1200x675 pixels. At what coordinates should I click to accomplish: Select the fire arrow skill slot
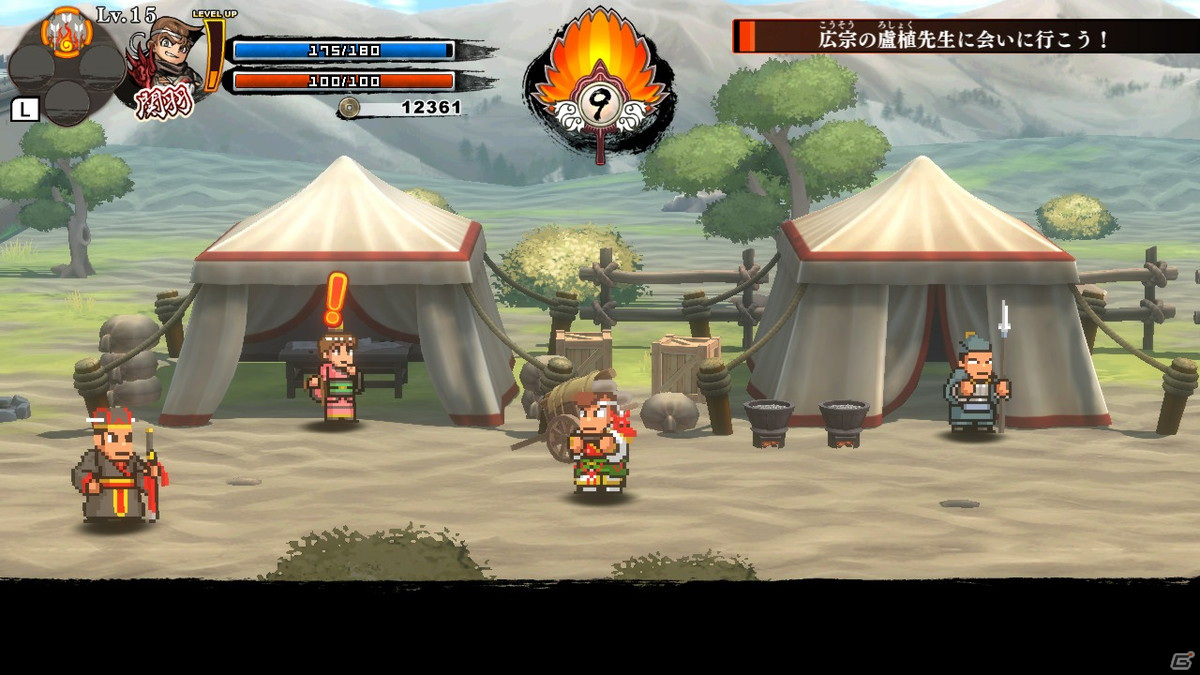(67, 33)
